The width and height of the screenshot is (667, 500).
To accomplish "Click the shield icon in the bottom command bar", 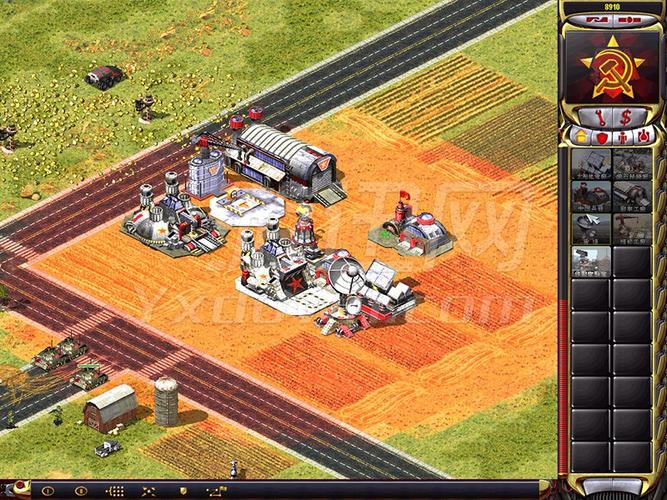I will (x=182, y=491).
